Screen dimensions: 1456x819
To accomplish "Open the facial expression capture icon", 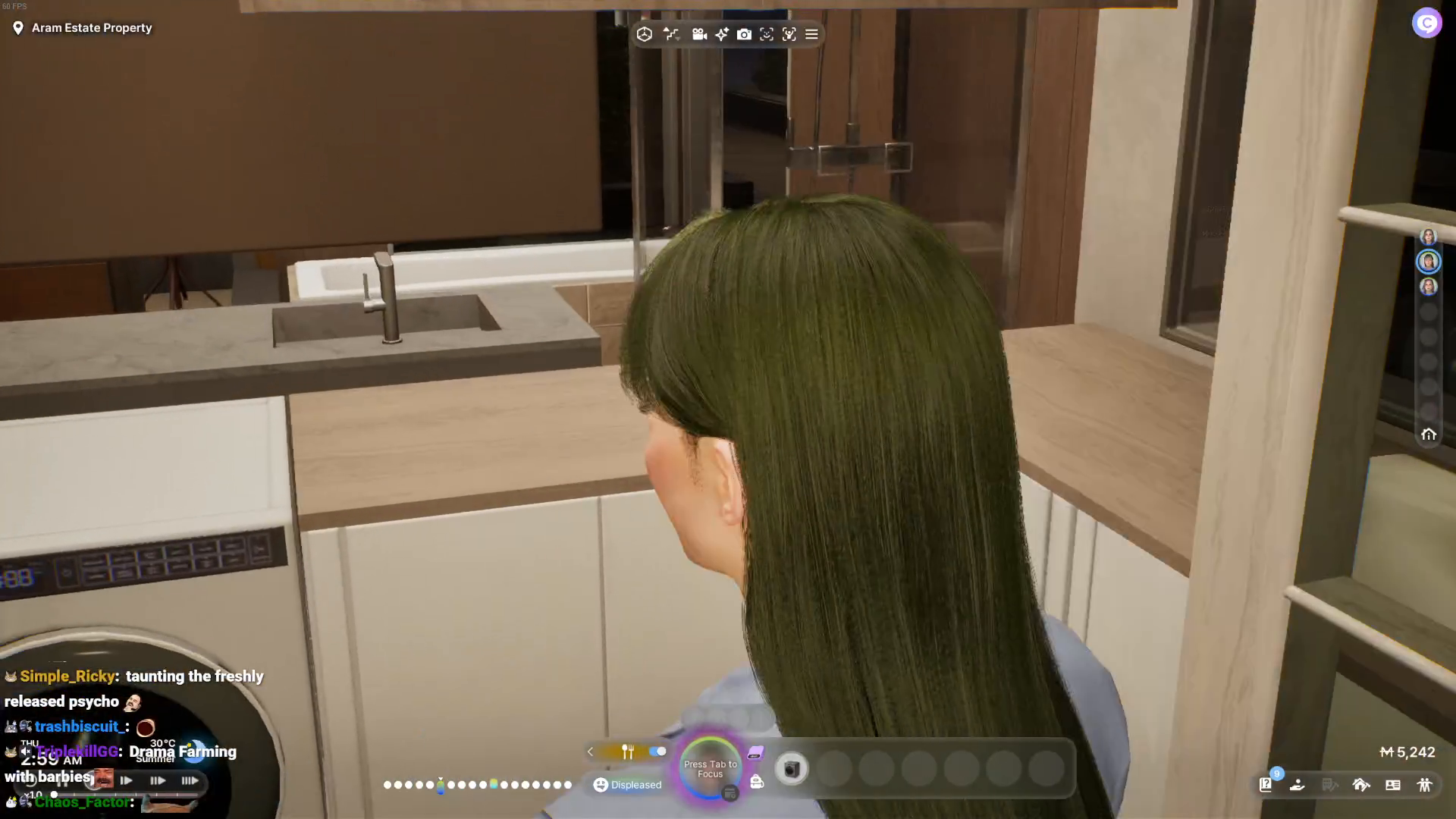I will pos(767,34).
